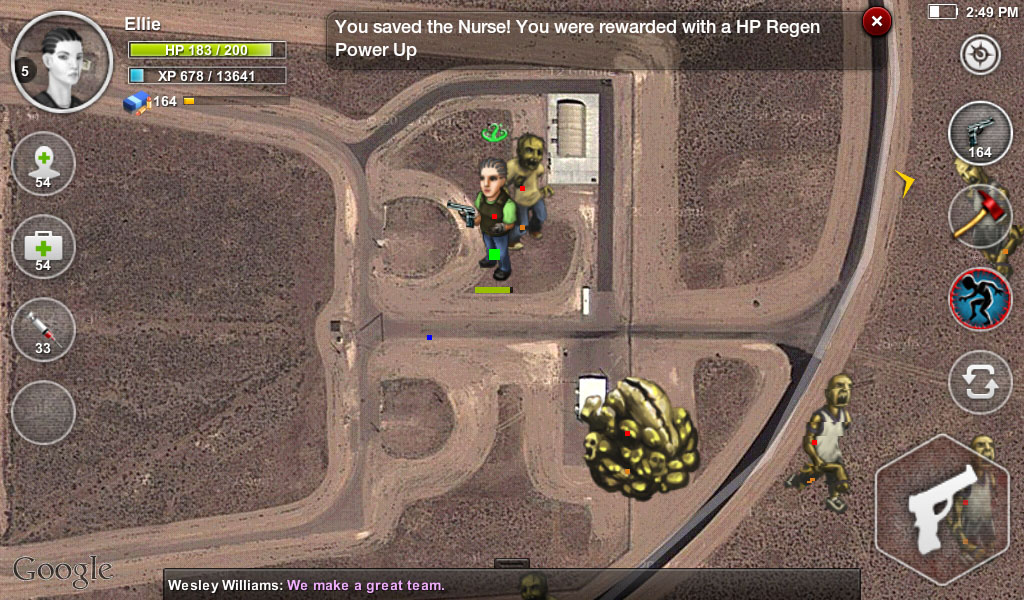
Task: Fire with the large handgun button
Action: (x=942, y=510)
